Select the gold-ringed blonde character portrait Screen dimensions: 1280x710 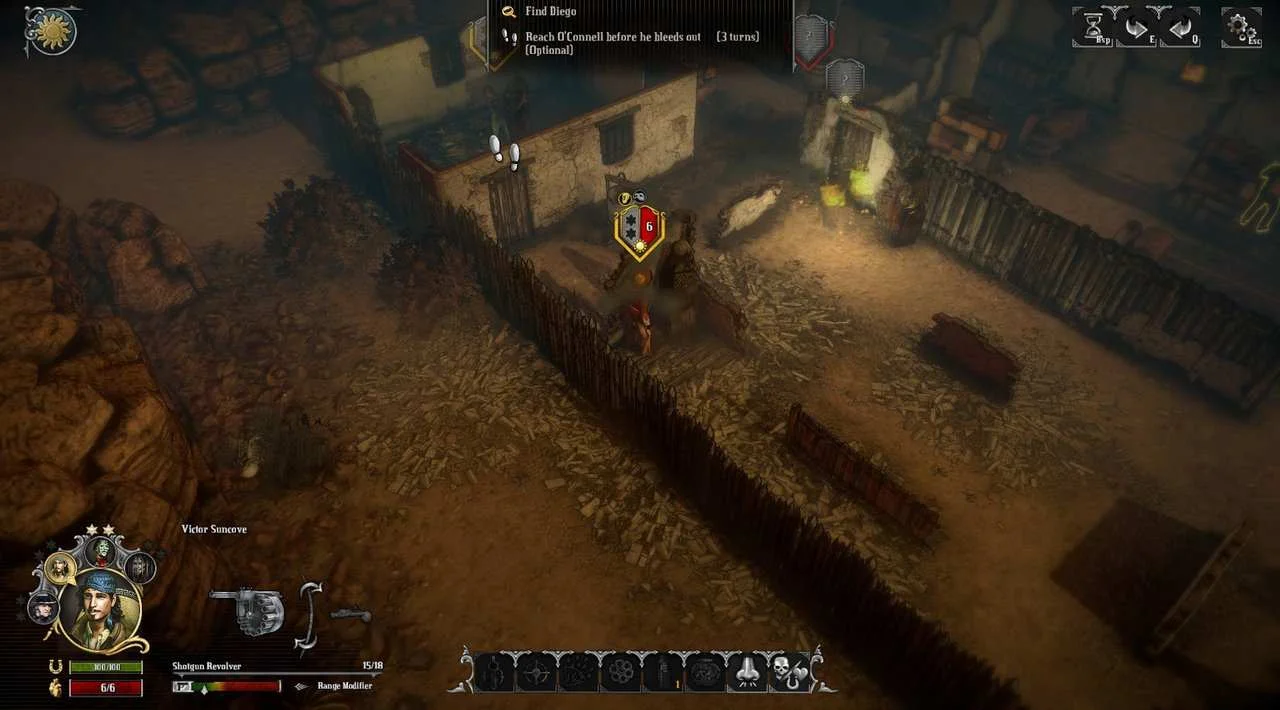point(62,567)
